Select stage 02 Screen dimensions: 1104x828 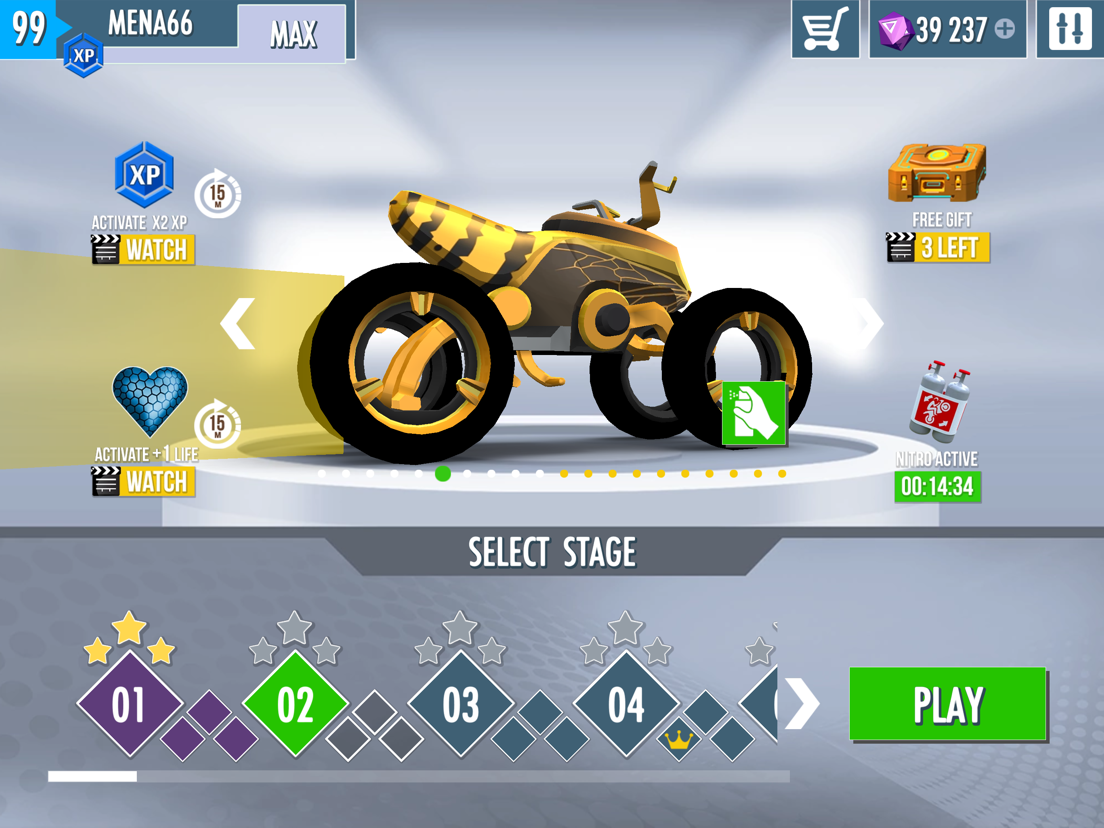pos(295,705)
